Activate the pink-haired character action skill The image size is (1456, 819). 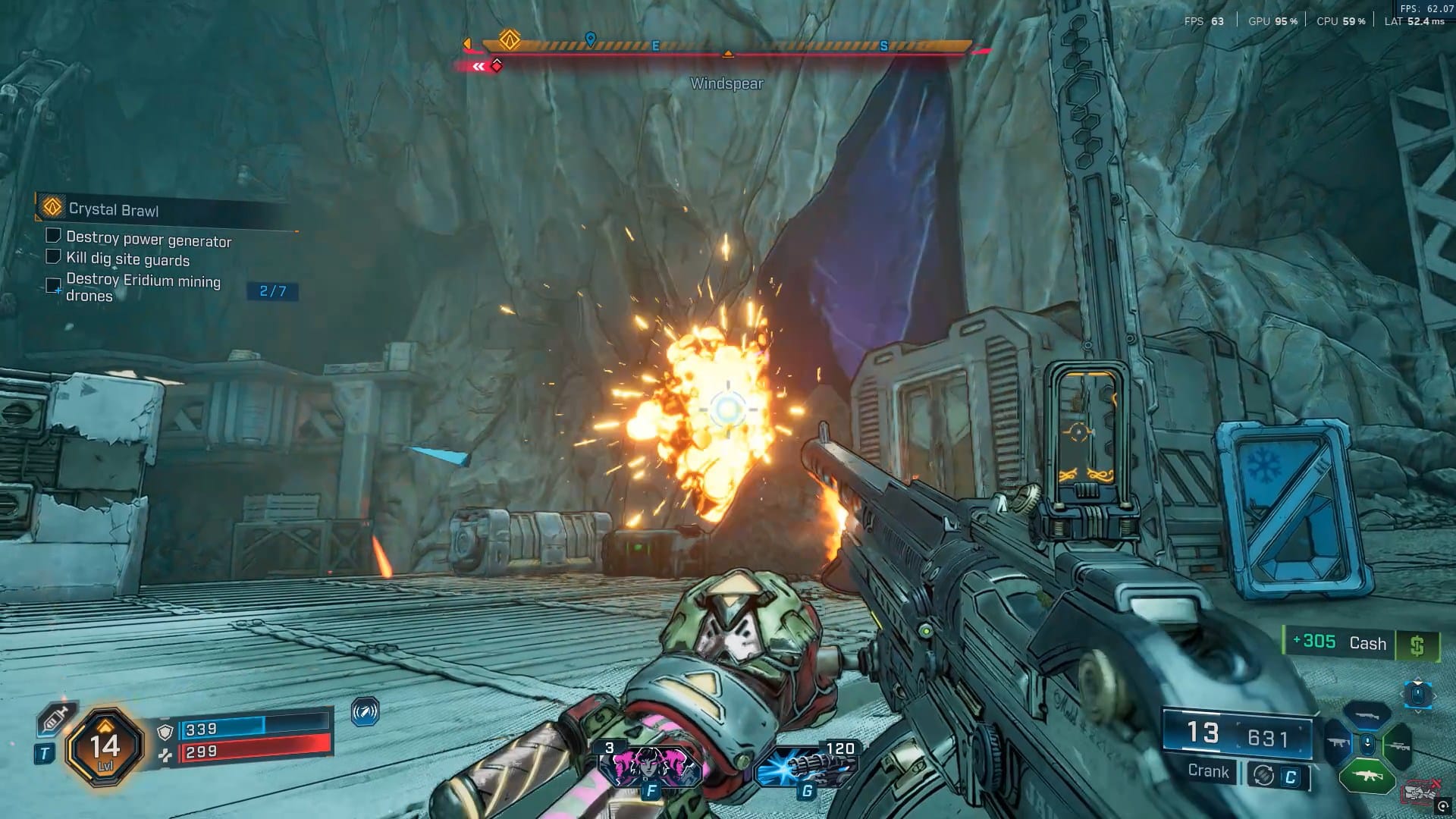click(x=651, y=766)
